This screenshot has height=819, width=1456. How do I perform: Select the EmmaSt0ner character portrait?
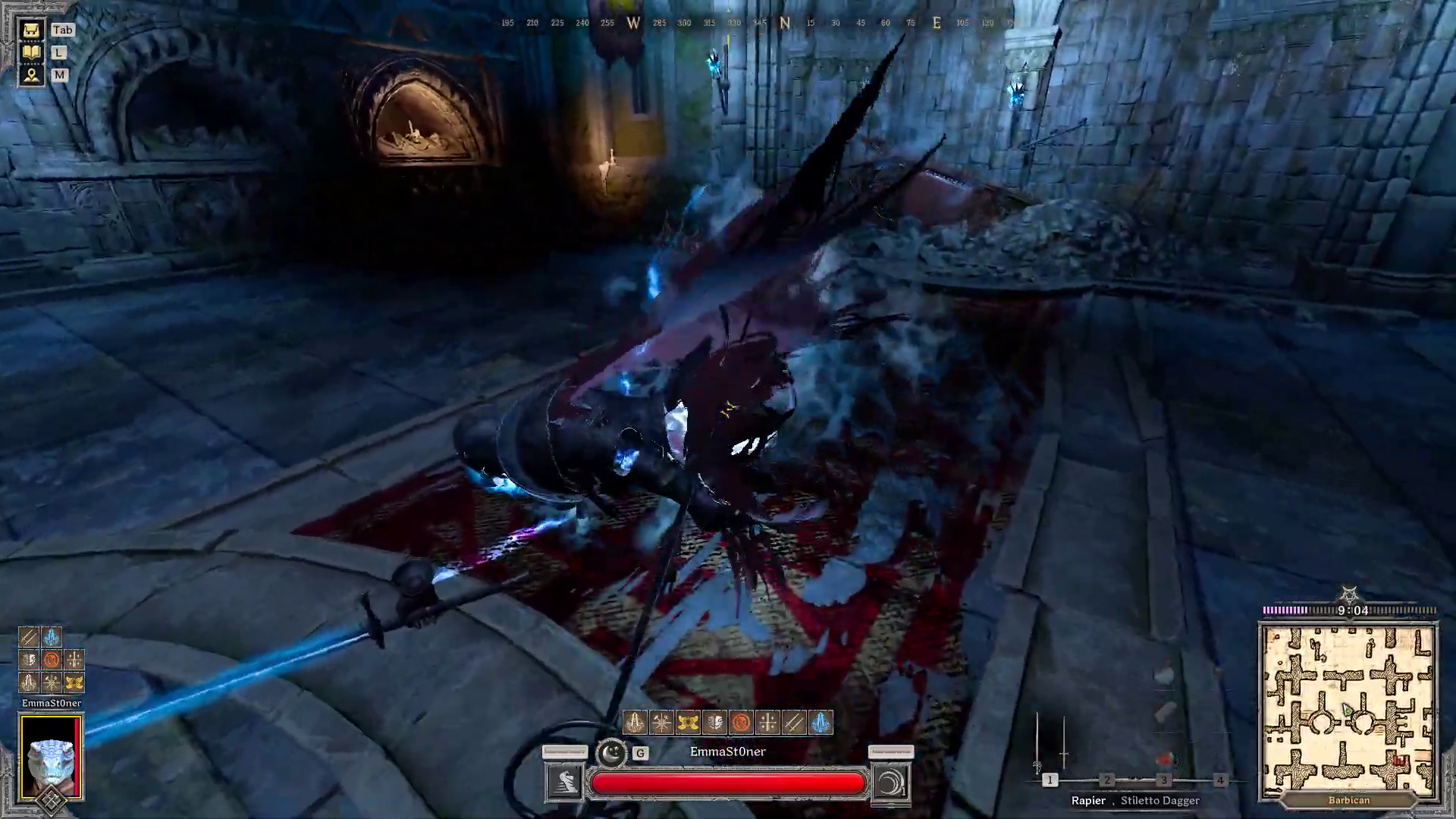pos(51,757)
